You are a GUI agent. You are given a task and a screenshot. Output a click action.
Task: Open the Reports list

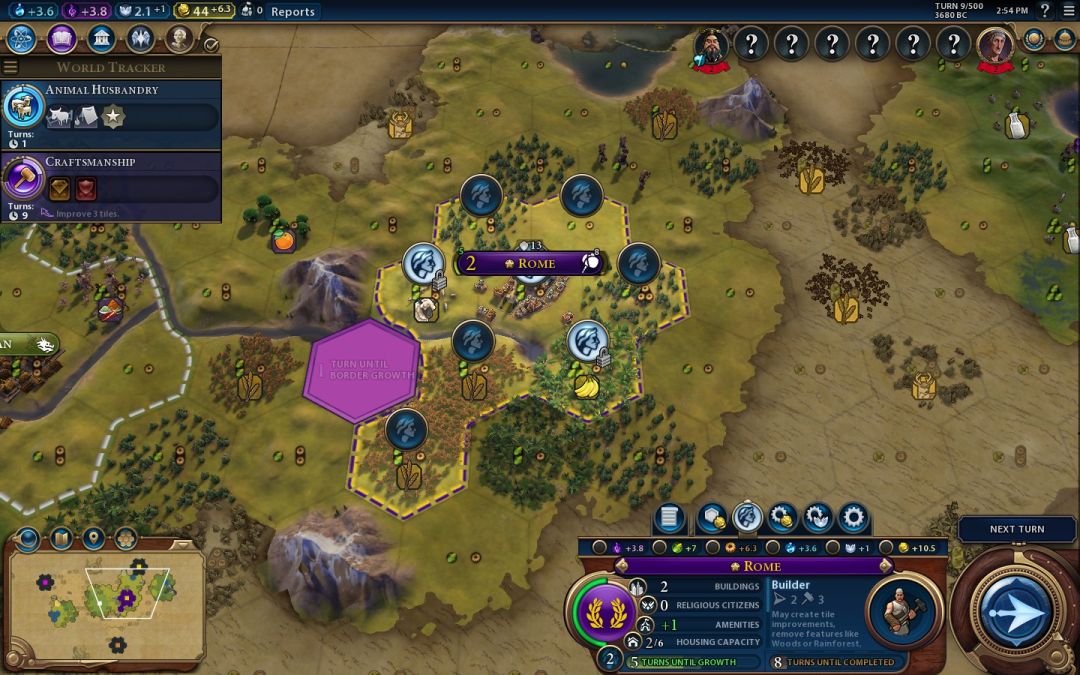292,12
